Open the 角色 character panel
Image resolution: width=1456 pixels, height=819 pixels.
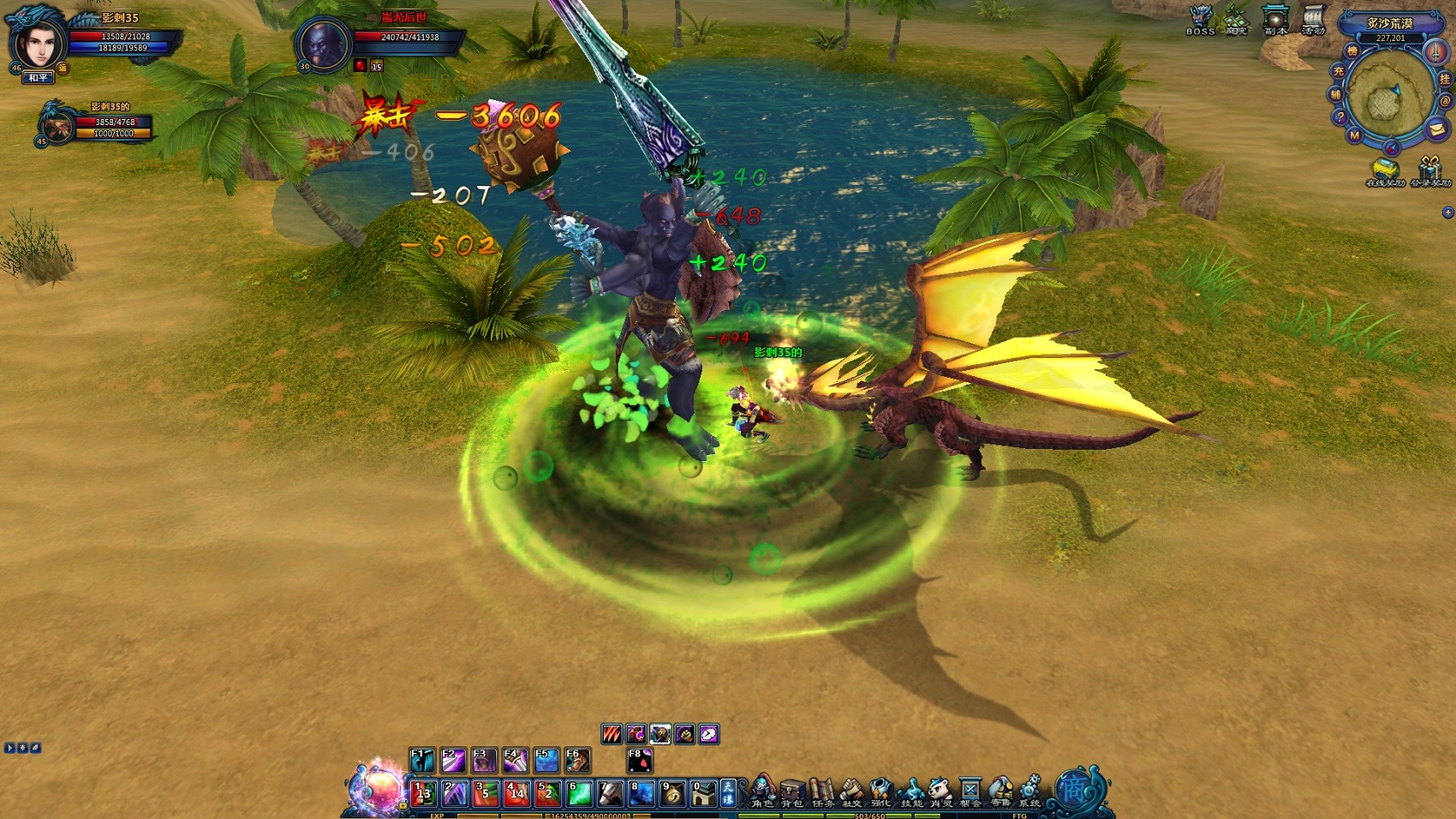761,792
